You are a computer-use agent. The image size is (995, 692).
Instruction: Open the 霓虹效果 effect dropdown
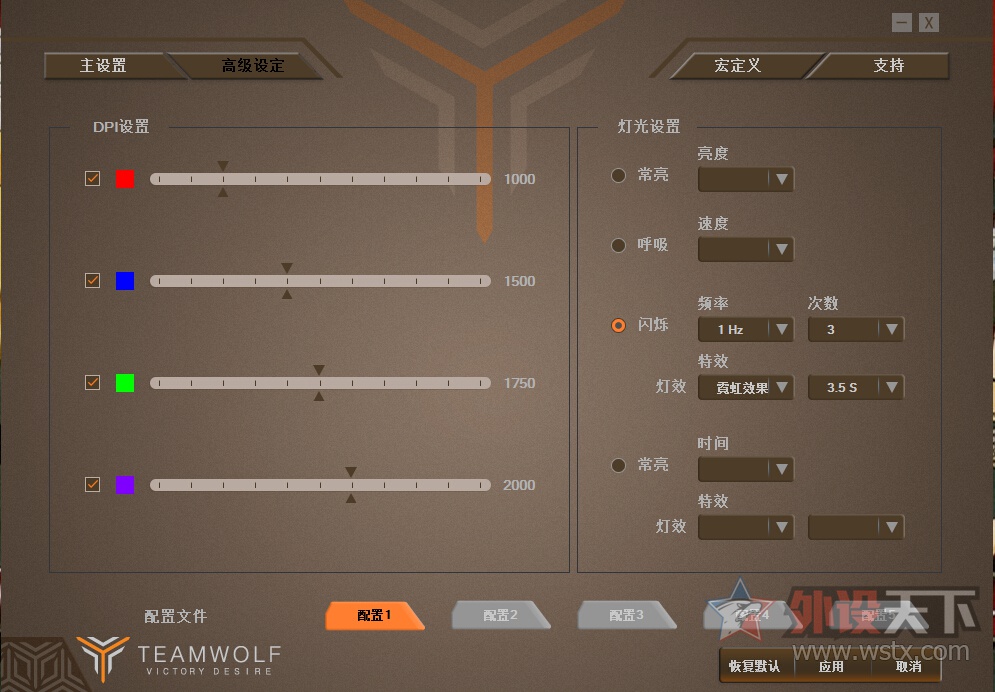pyautogui.click(x=745, y=387)
